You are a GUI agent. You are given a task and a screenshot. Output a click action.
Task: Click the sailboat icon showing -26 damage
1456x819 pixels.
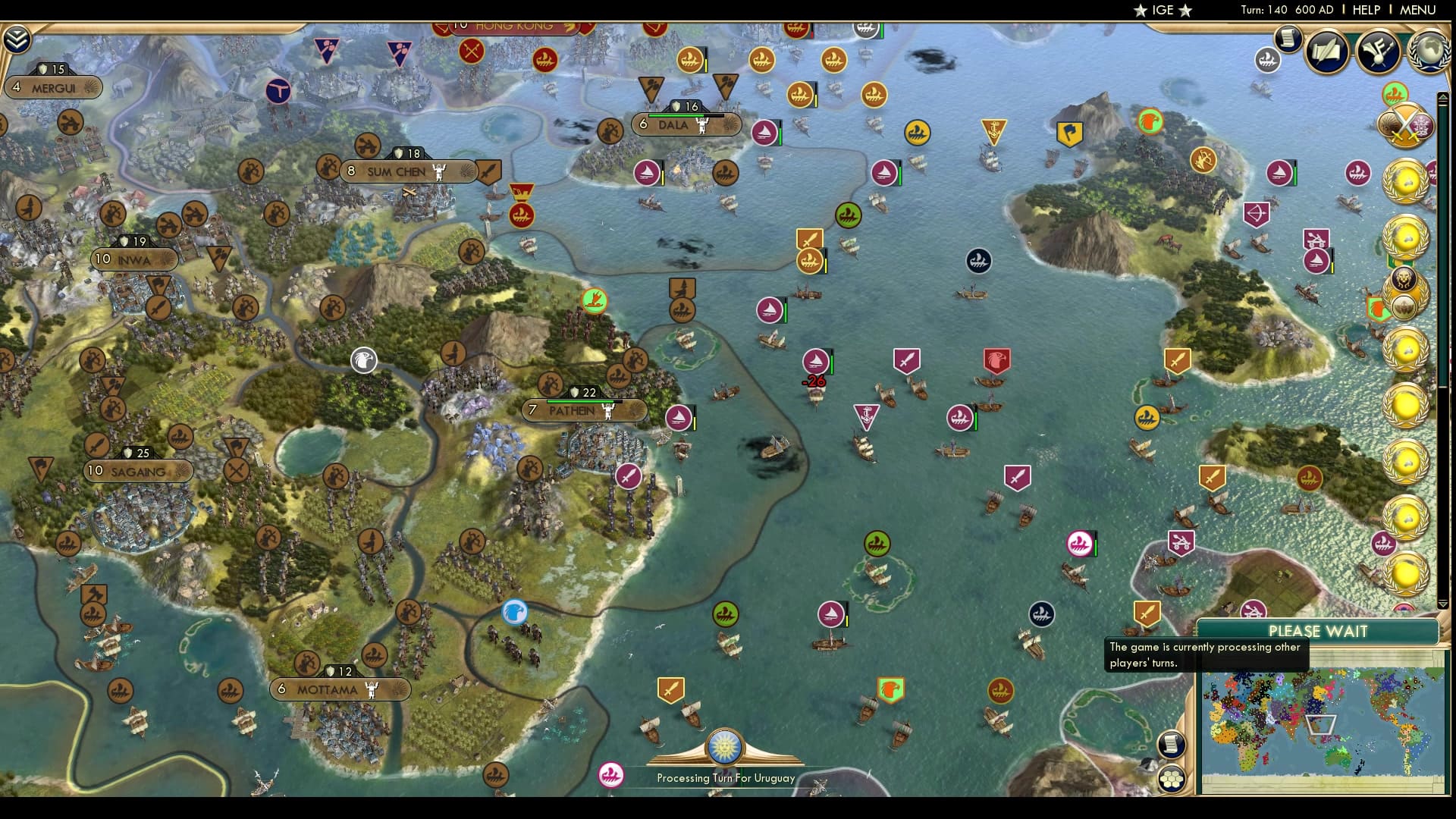point(817,362)
